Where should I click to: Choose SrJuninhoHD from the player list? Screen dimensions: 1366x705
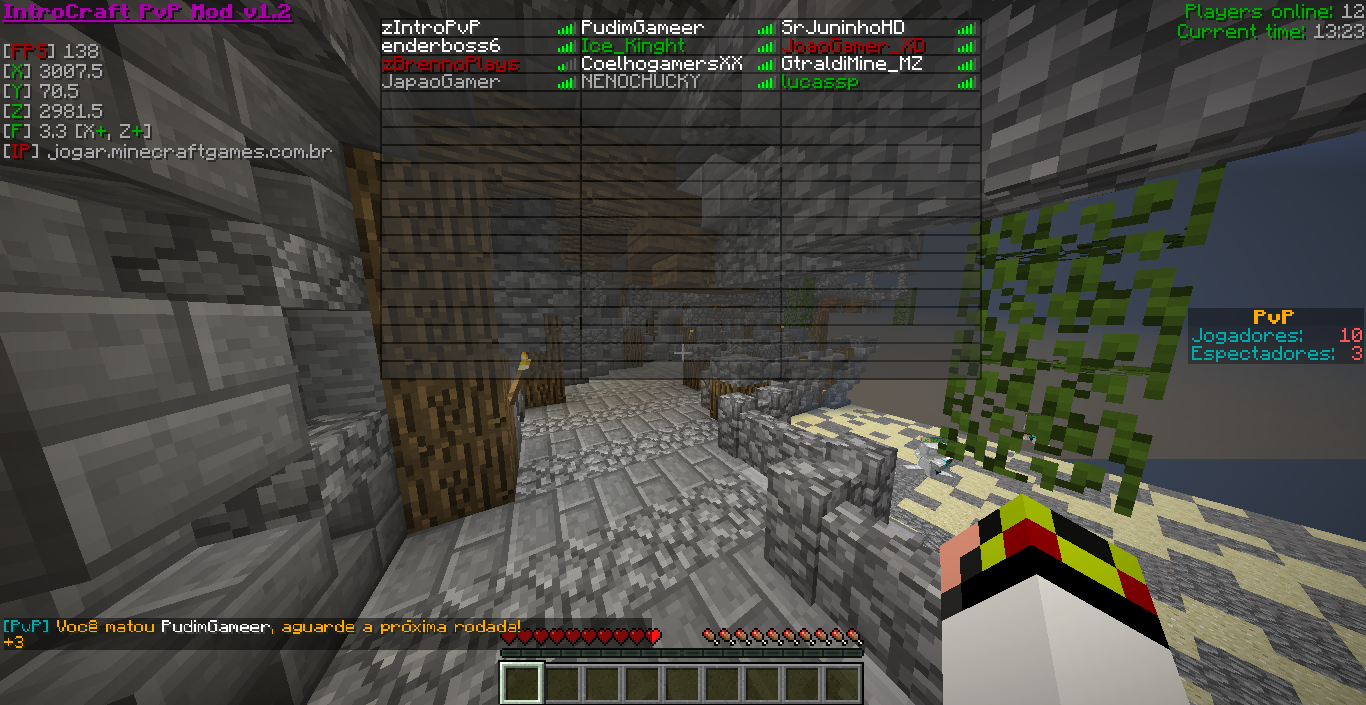coord(843,28)
